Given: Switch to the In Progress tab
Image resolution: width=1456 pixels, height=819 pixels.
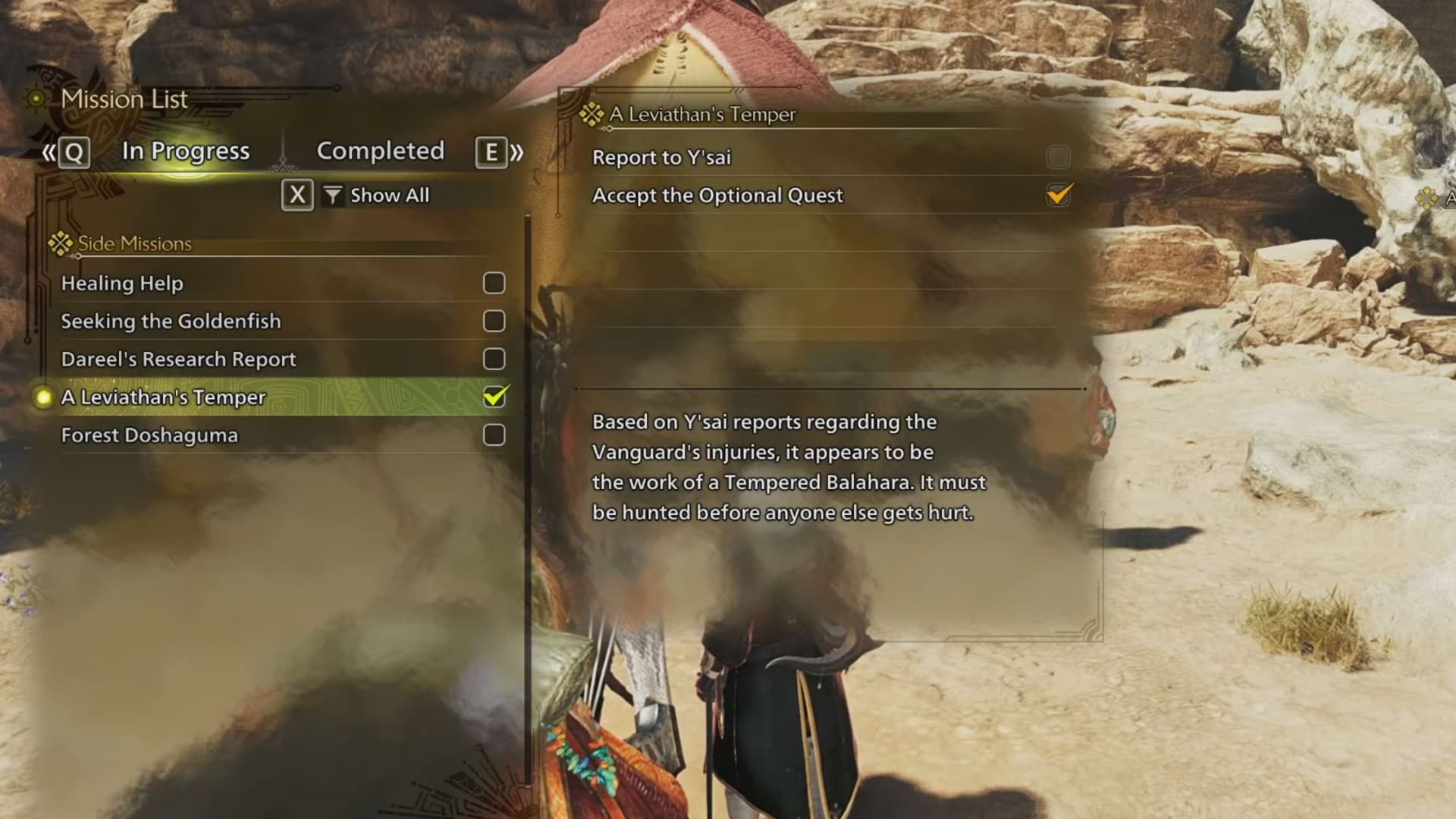Looking at the screenshot, I should [186, 151].
